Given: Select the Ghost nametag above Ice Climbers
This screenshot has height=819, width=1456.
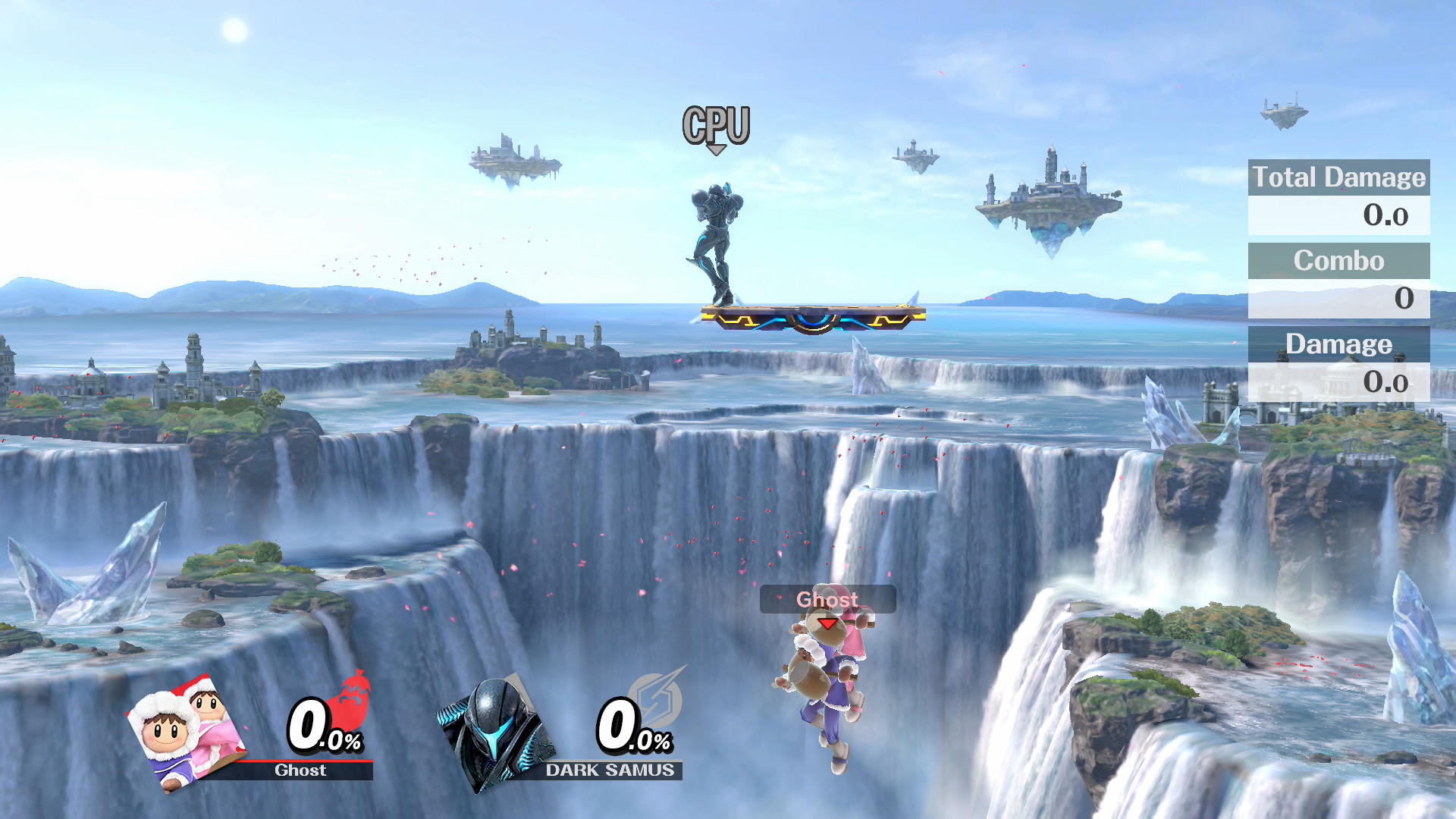Looking at the screenshot, I should (x=827, y=599).
